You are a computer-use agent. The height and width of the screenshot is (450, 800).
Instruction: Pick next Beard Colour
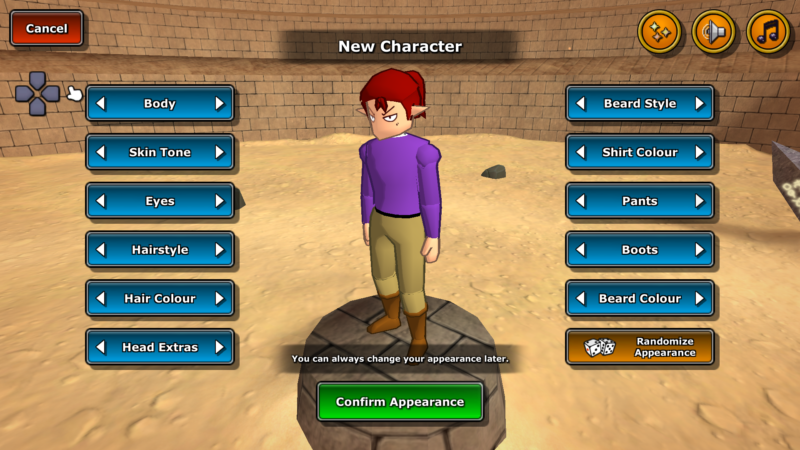(x=699, y=298)
